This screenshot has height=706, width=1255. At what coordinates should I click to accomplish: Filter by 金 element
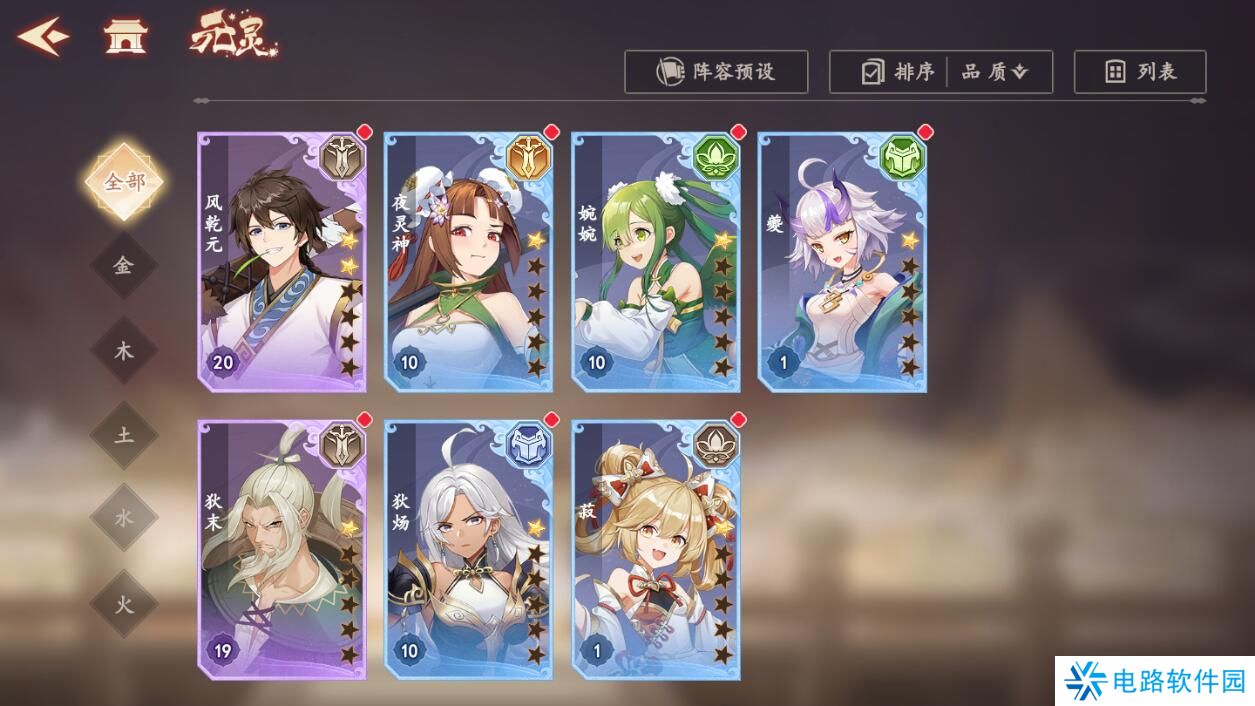124,266
